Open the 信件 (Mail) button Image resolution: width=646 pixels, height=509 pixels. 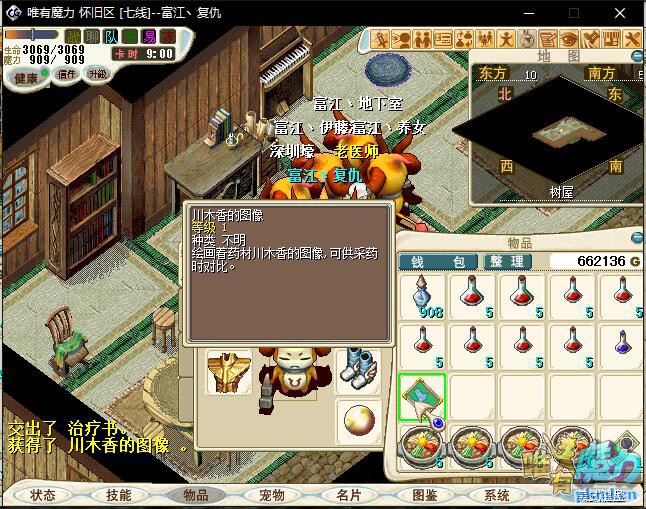[66, 75]
